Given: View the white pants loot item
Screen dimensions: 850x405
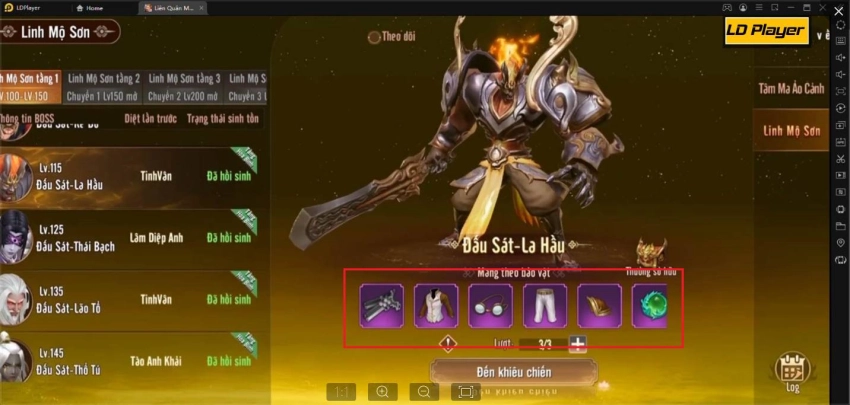Looking at the screenshot, I should 544,305.
